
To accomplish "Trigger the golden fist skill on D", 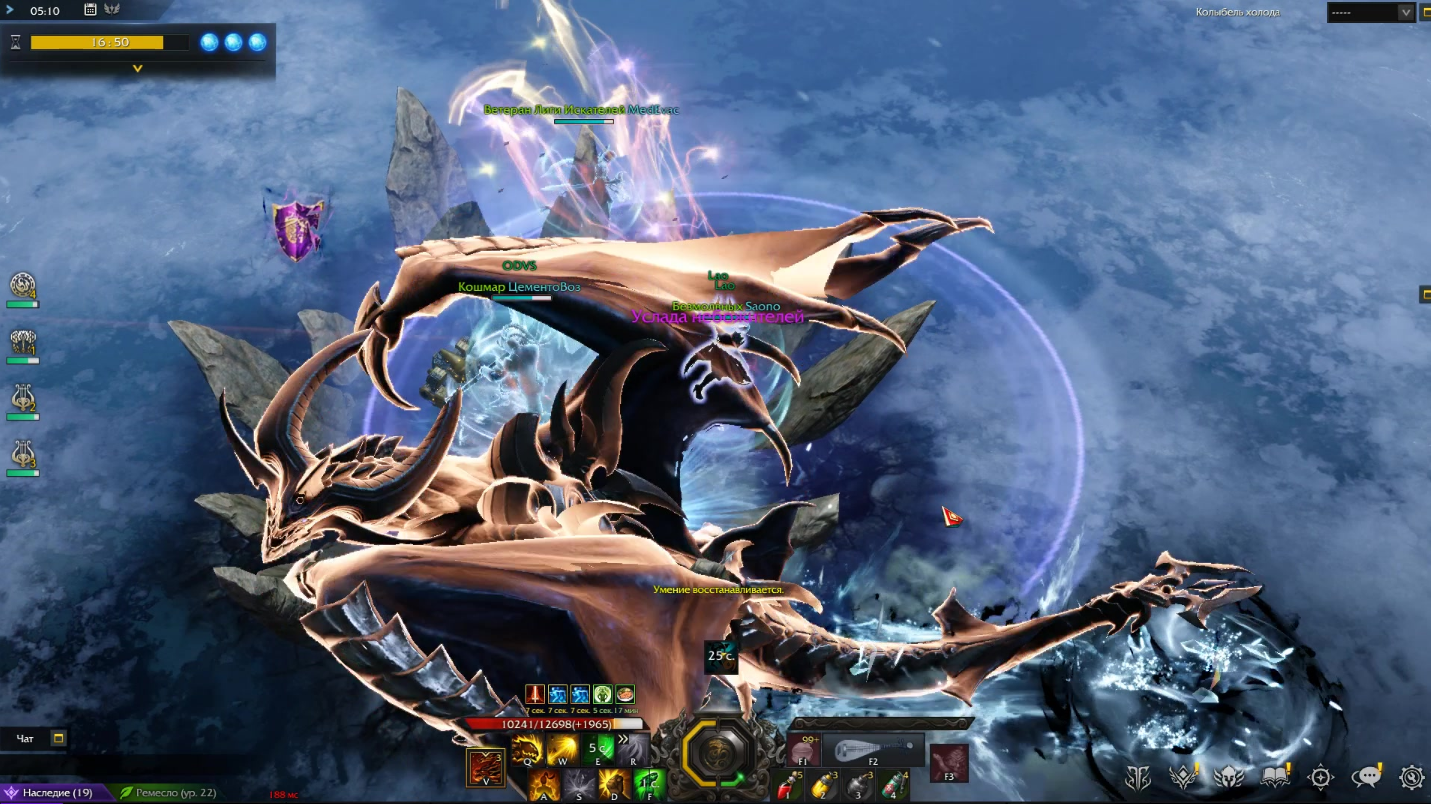I will pyautogui.click(x=614, y=785).
